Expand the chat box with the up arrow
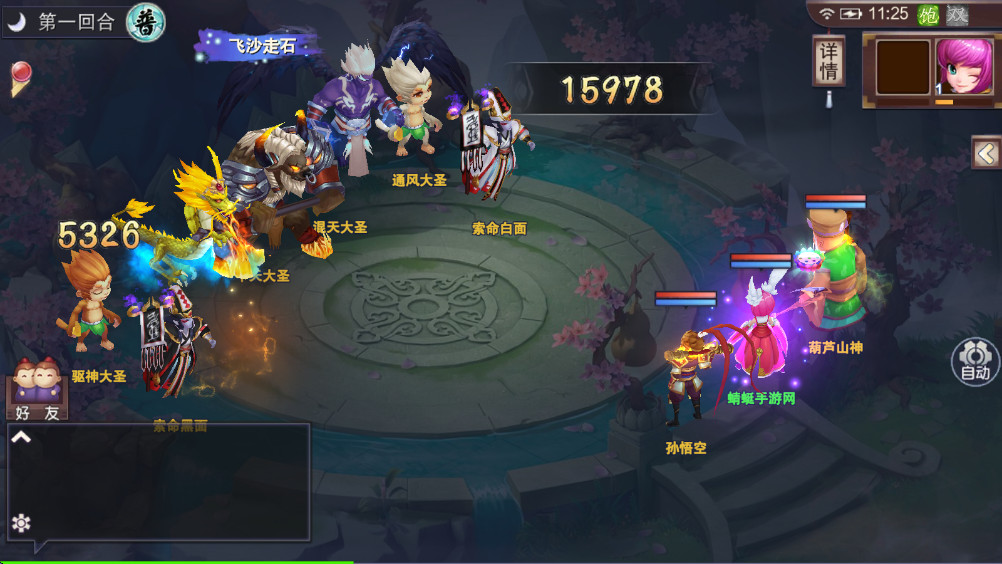The height and width of the screenshot is (564, 1002). point(21,437)
